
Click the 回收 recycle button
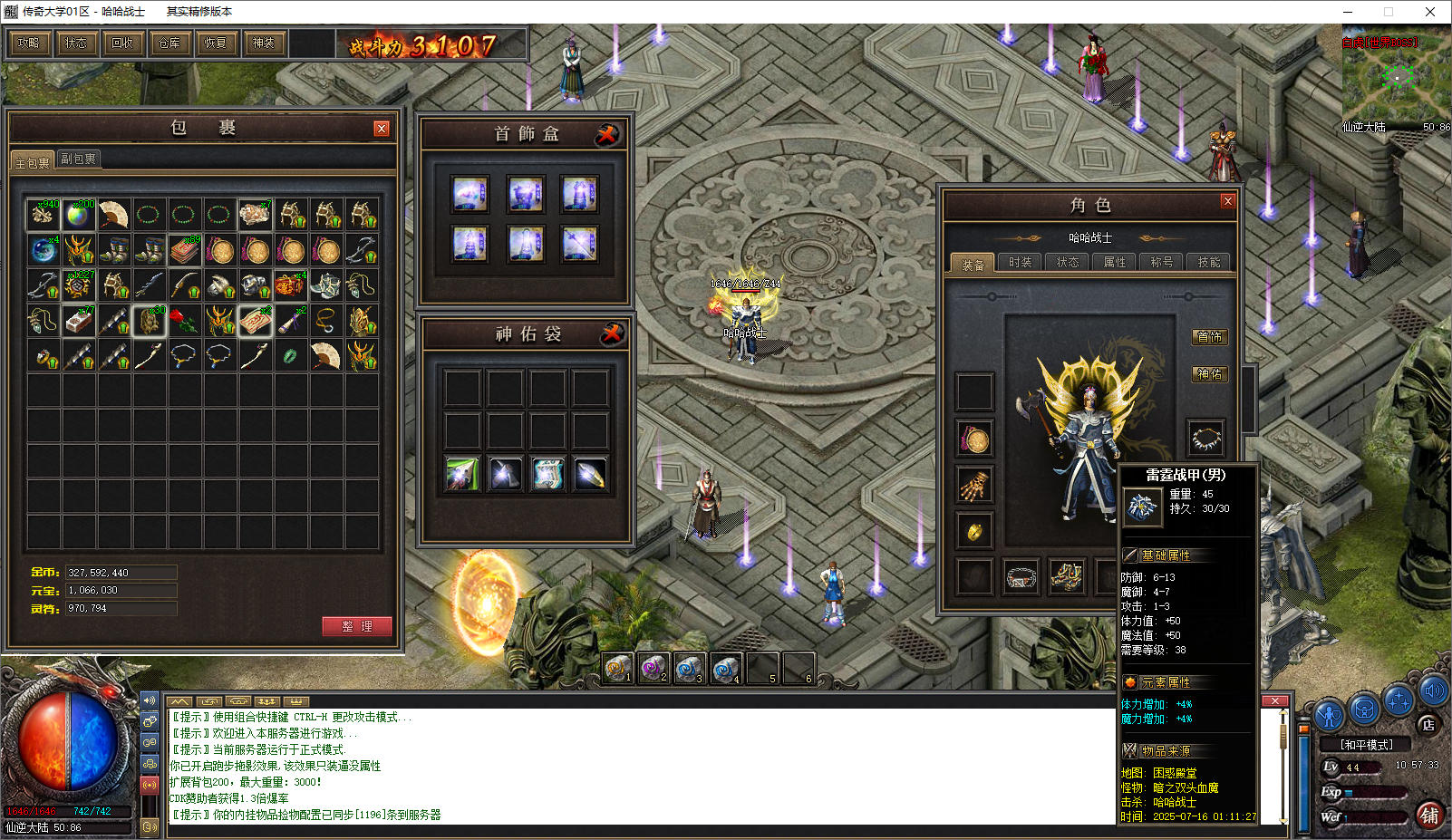pos(122,43)
